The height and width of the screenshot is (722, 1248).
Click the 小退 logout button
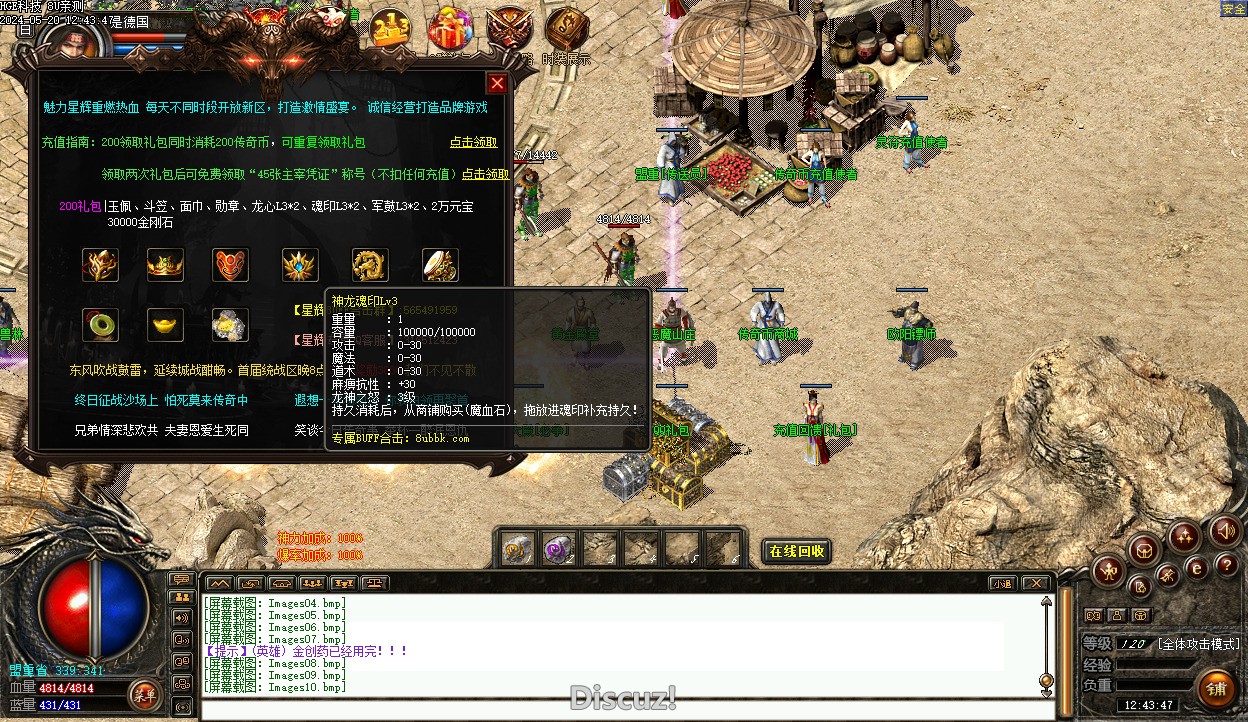pyautogui.click(x=1002, y=583)
